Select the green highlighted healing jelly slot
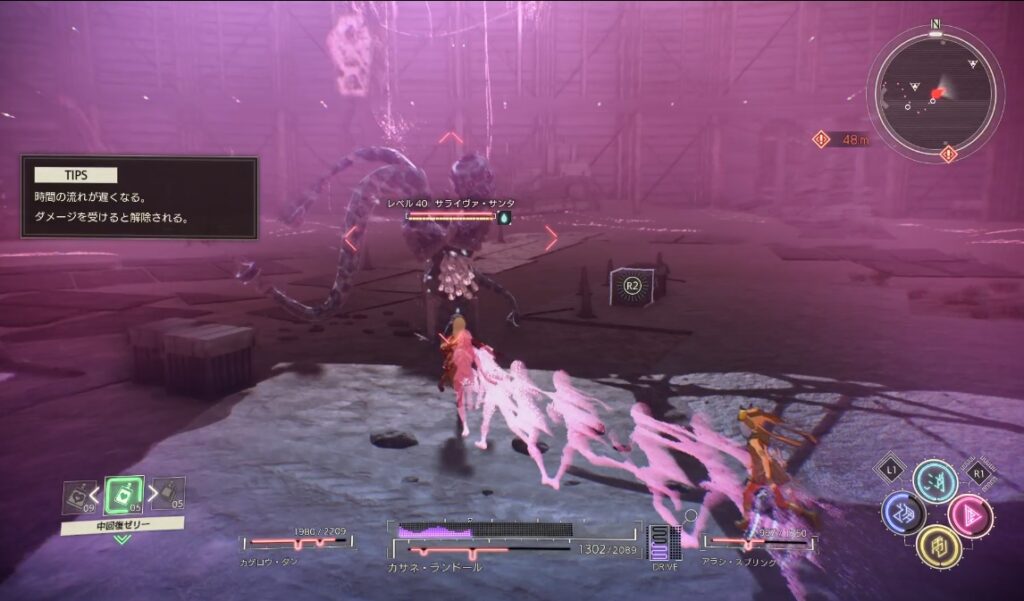The width and height of the screenshot is (1024, 601). (123, 496)
